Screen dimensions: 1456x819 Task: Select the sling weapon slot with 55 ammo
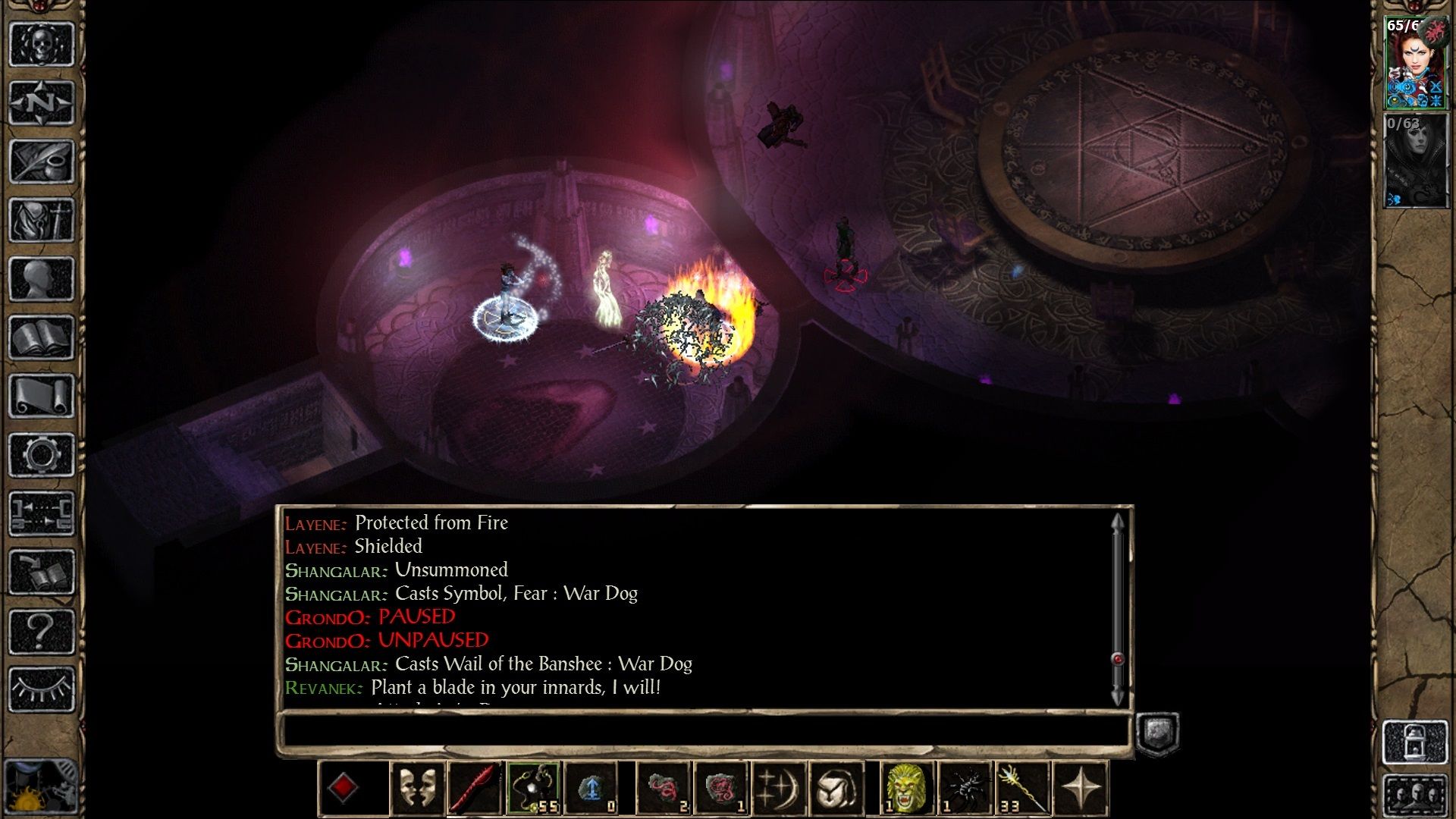click(x=534, y=789)
